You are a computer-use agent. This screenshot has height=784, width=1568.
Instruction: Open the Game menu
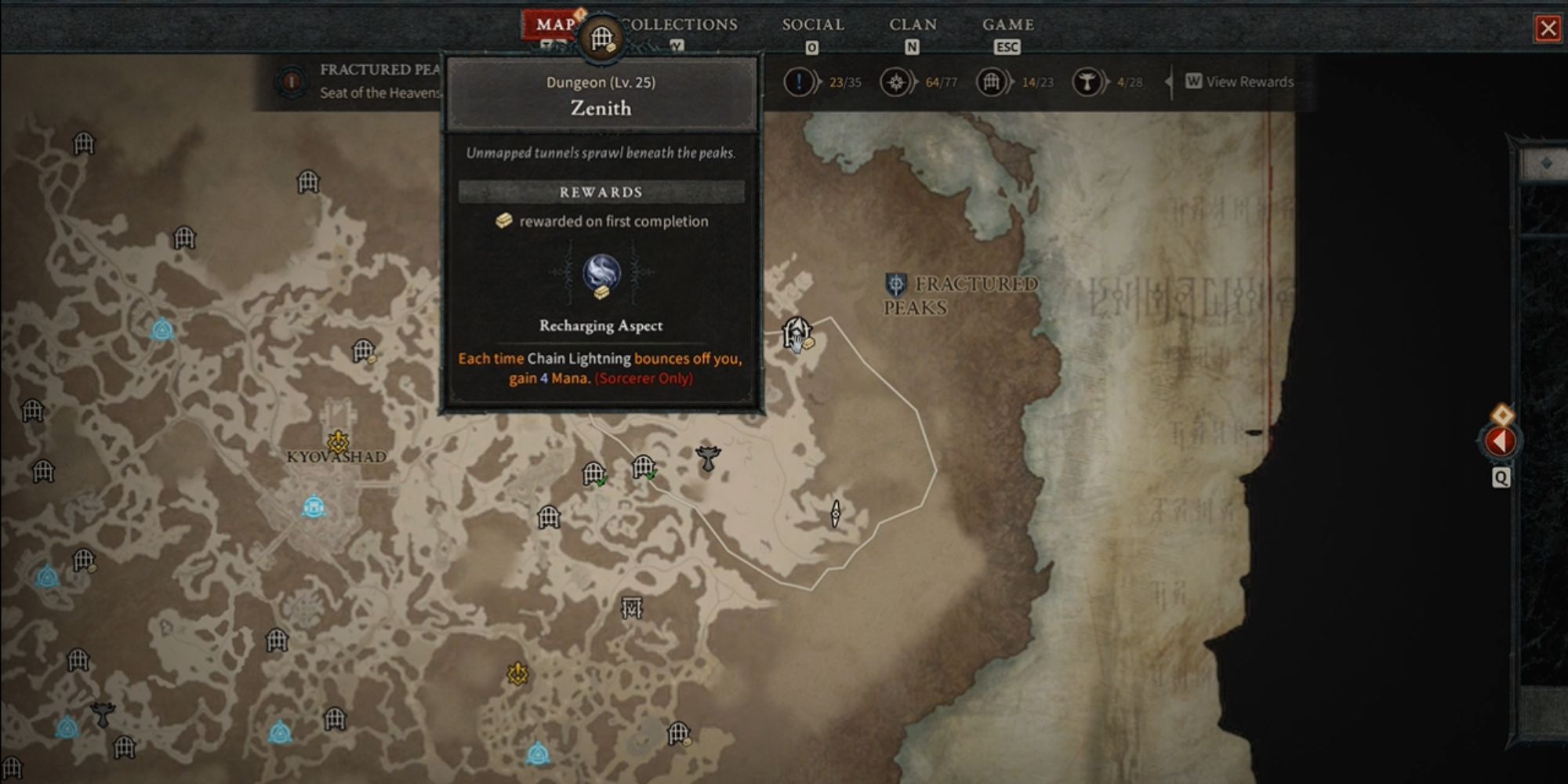coord(1009,24)
